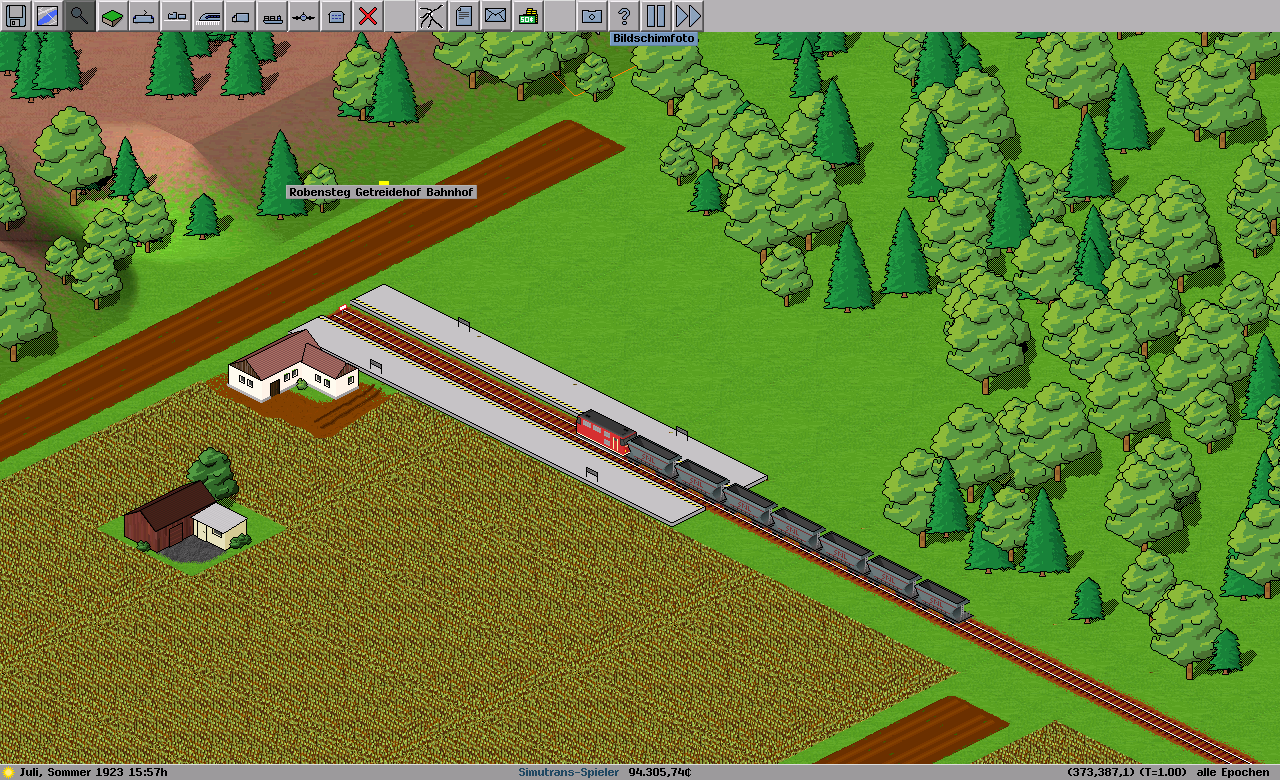Open the high-speed train rail tools
The width and height of the screenshot is (1280, 780).
point(208,16)
